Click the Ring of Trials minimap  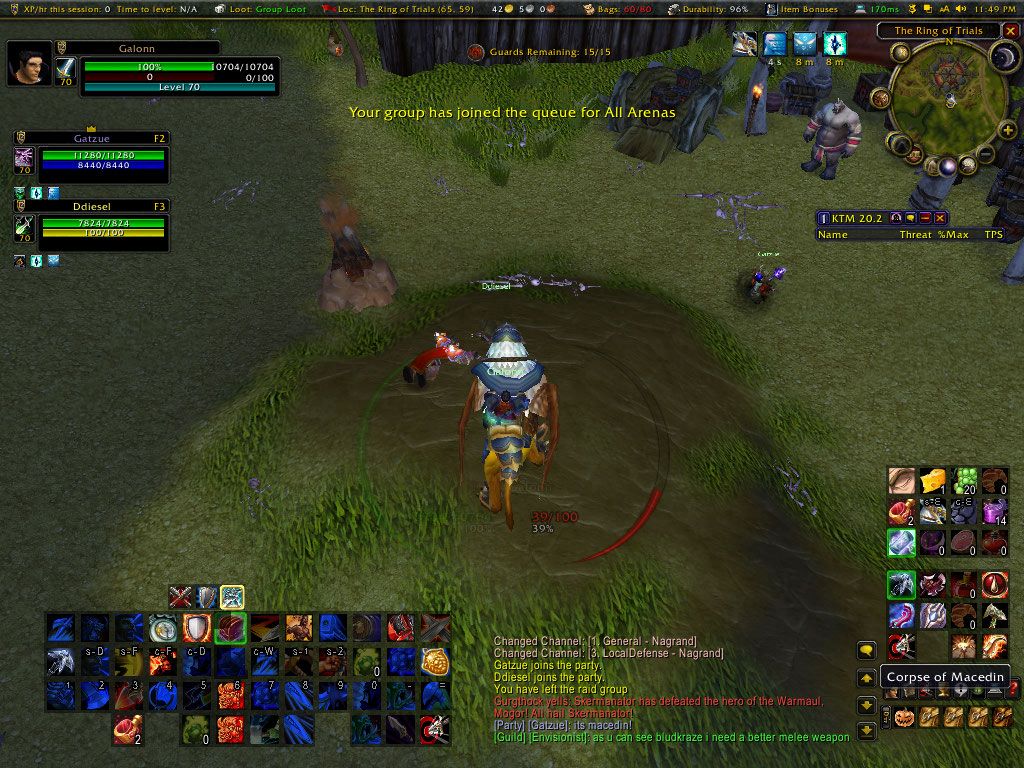[940, 100]
